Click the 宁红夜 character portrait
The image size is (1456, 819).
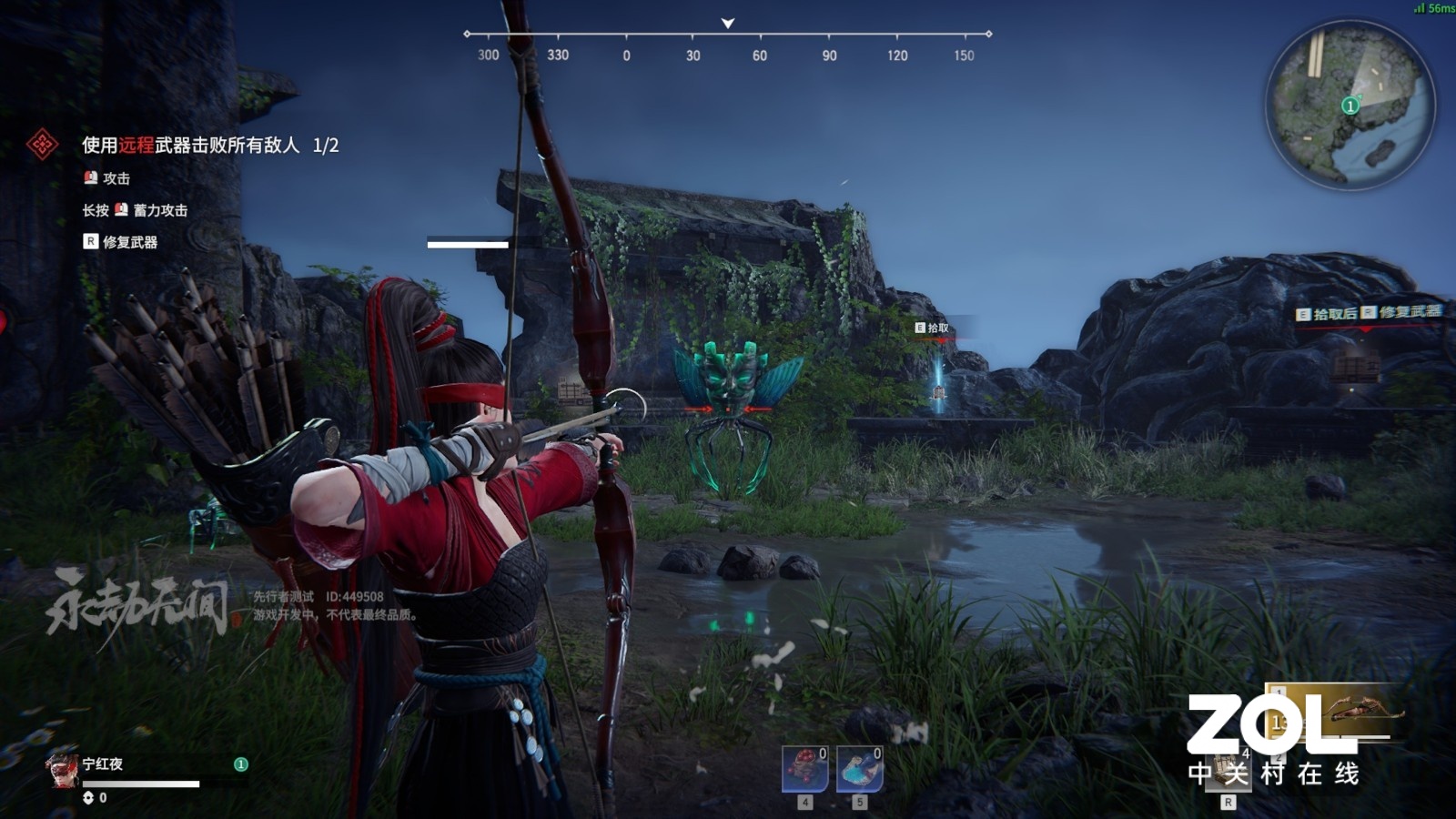pyautogui.click(x=62, y=770)
